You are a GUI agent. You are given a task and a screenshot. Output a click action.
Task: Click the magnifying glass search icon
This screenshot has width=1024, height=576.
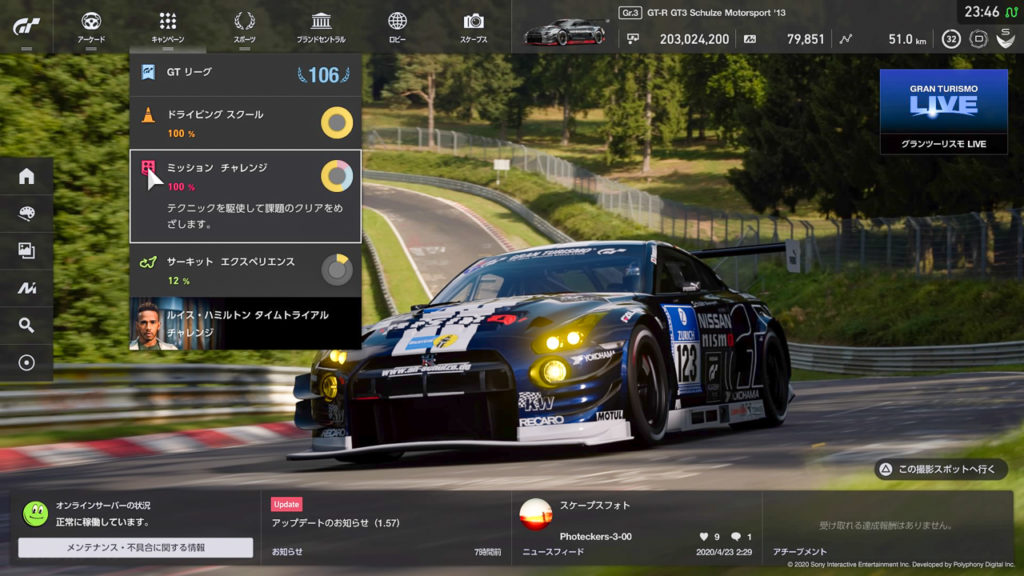coord(27,325)
